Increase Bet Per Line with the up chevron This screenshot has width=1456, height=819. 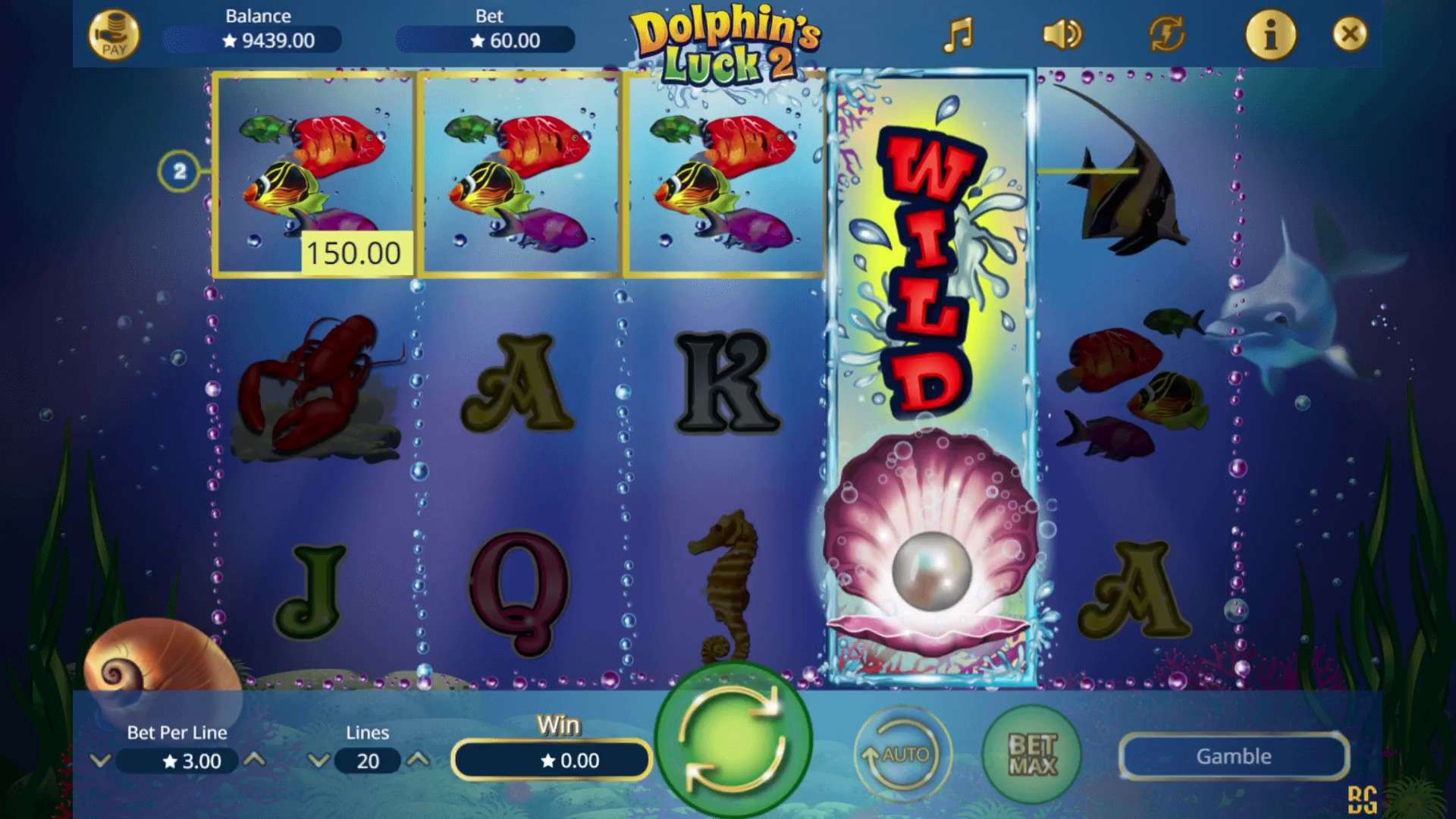[x=255, y=761]
